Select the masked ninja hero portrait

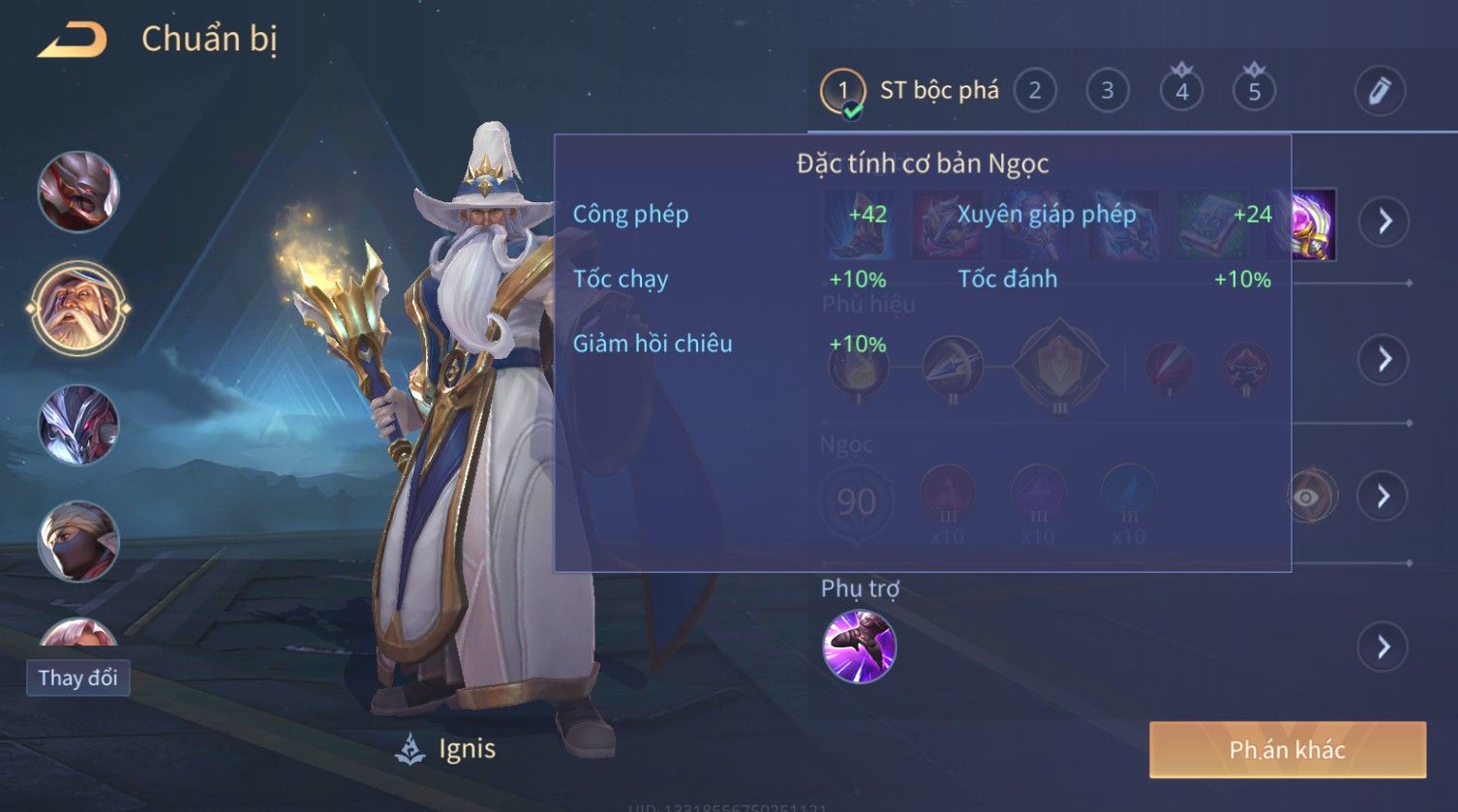(x=78, y=541)
